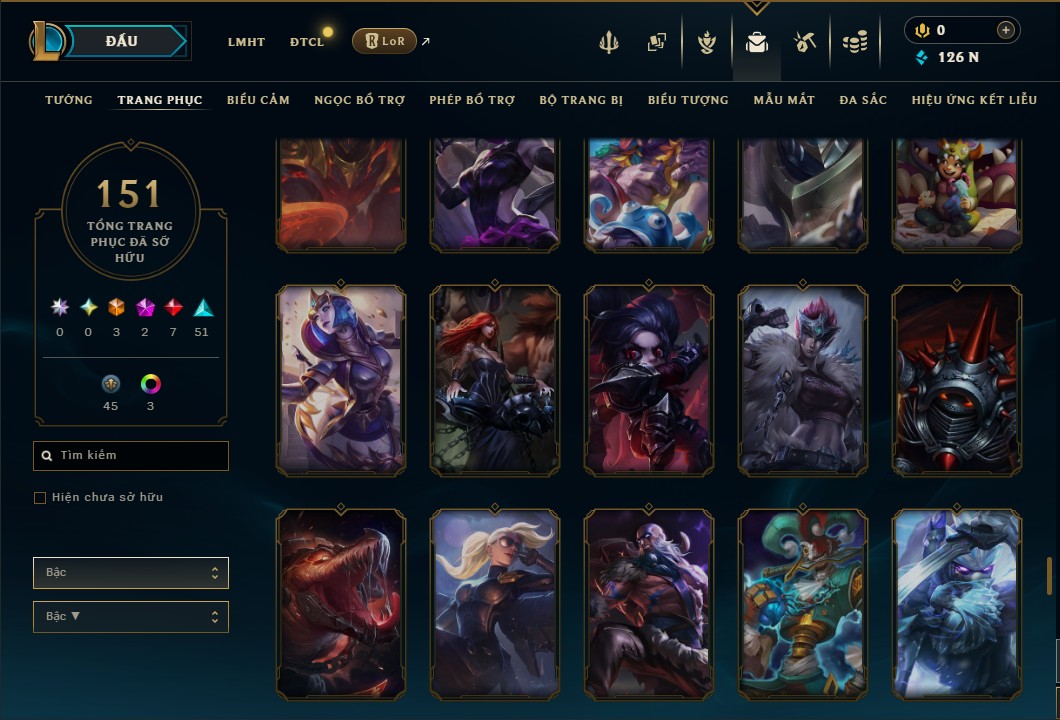Choose the red crocodile skin card

tap(341, 604)
